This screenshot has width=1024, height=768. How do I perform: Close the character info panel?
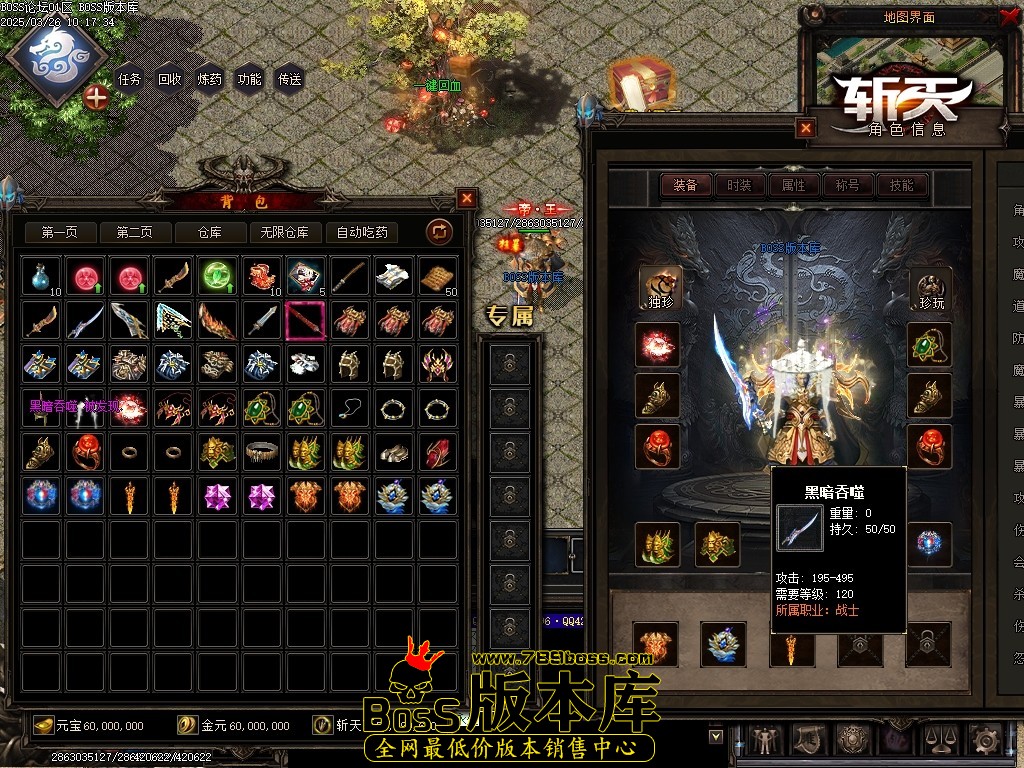[806, 128]
